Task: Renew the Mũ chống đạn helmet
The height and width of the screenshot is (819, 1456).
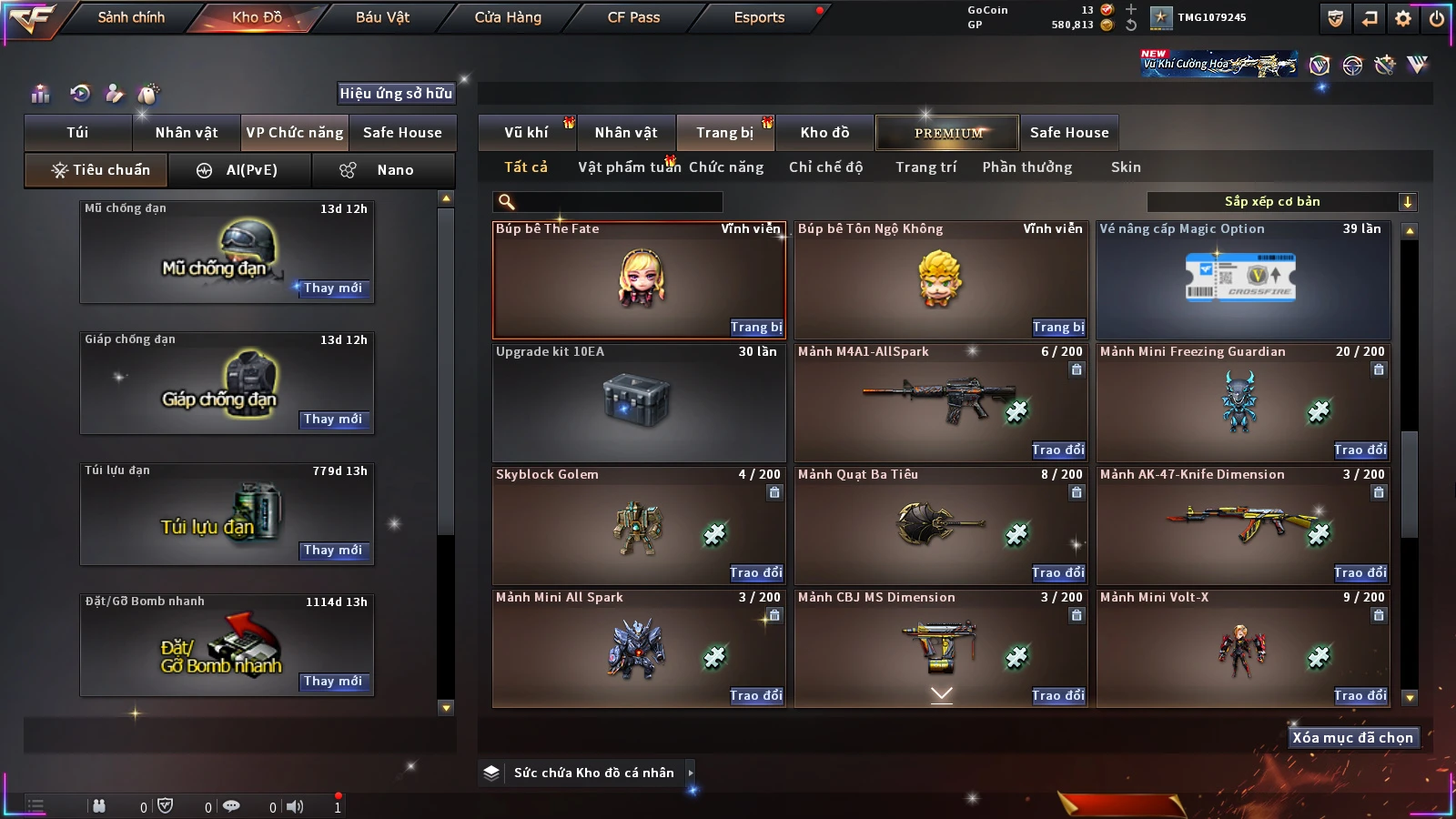Action: pos(332,288)
